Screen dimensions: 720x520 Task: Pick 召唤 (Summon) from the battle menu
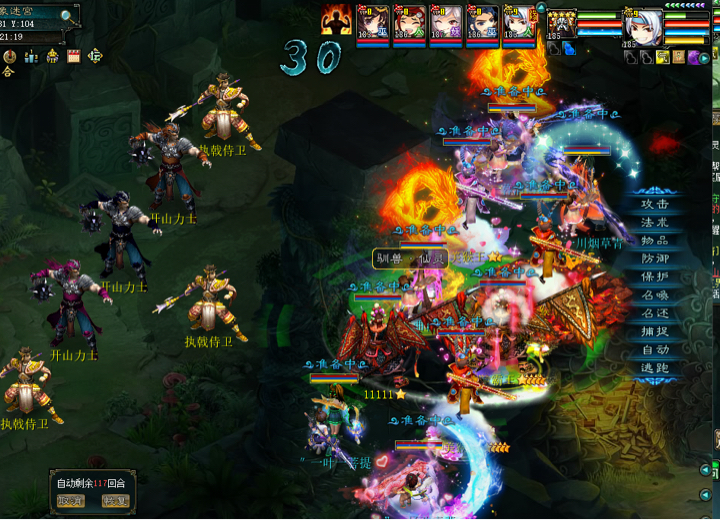coord(655,295)
